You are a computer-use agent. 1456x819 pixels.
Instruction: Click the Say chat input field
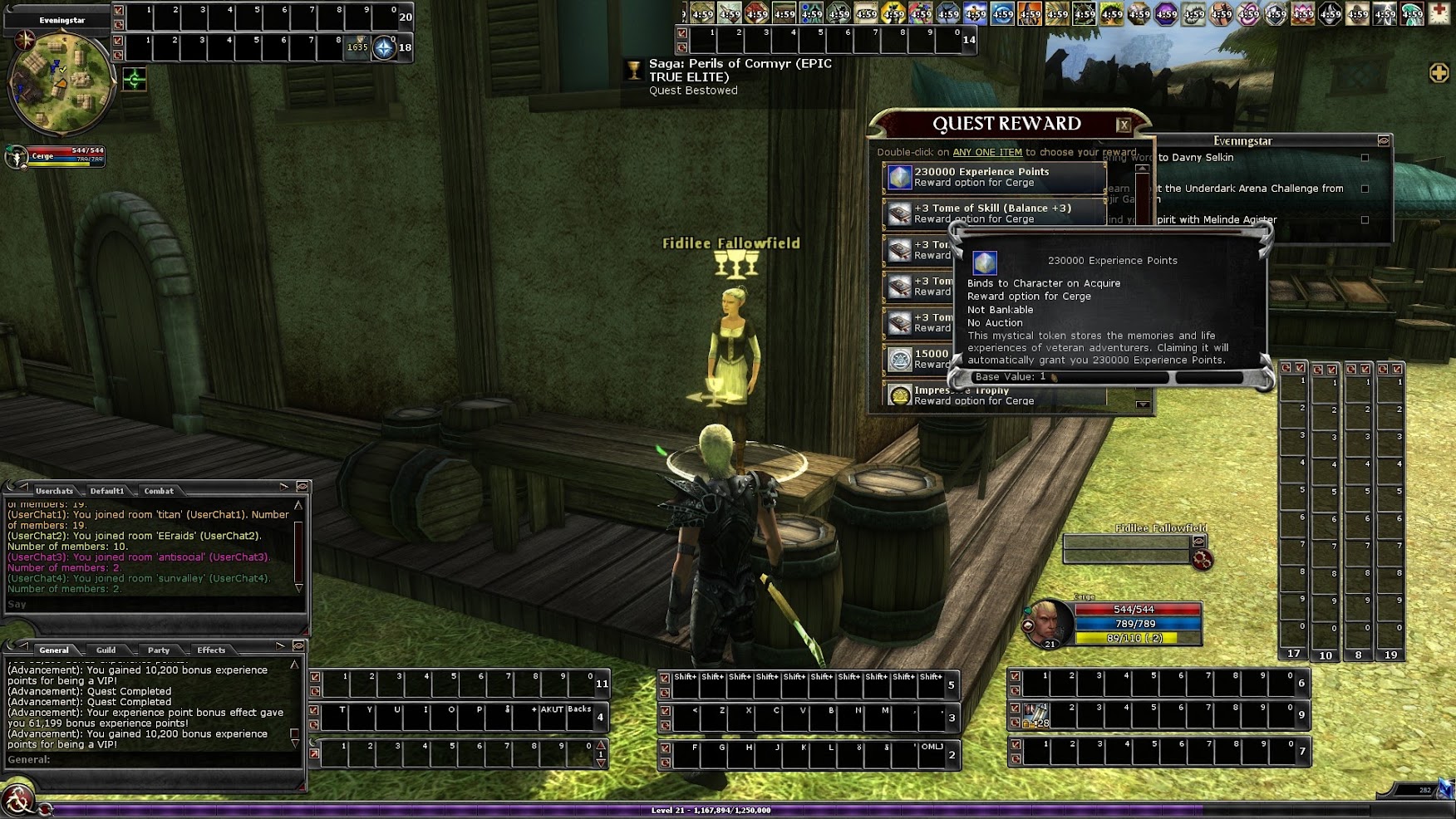[x=150, y=605]
